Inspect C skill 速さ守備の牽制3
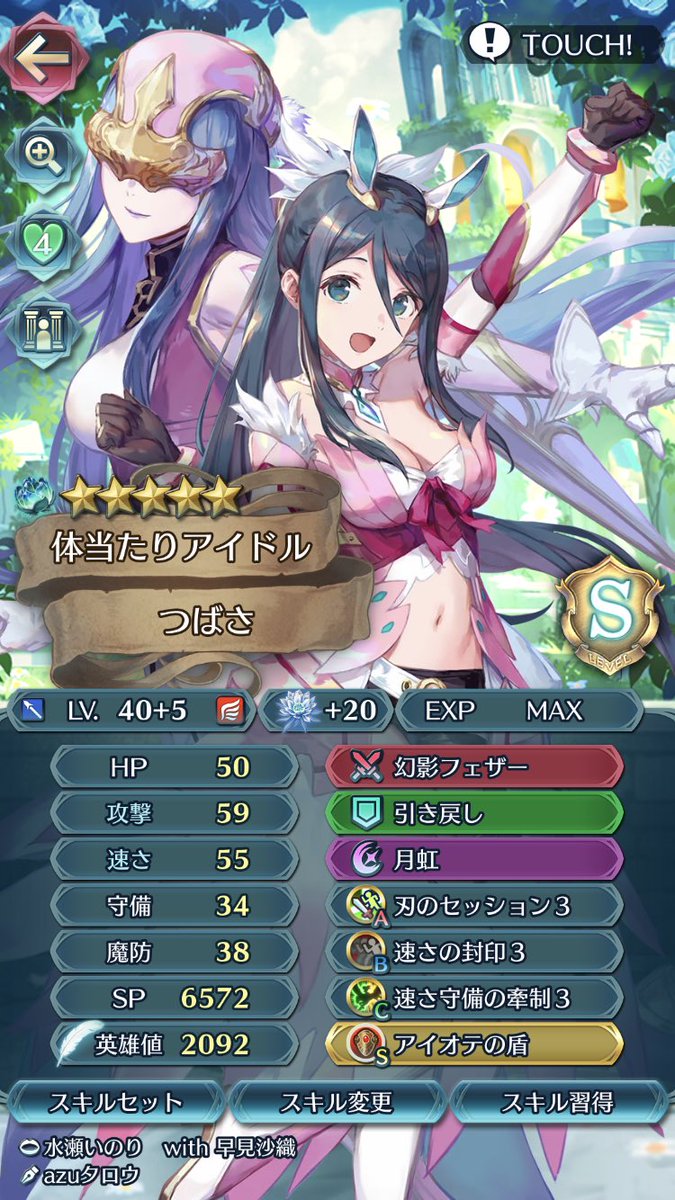This screenshot has height=1200, width=675. 475,998
